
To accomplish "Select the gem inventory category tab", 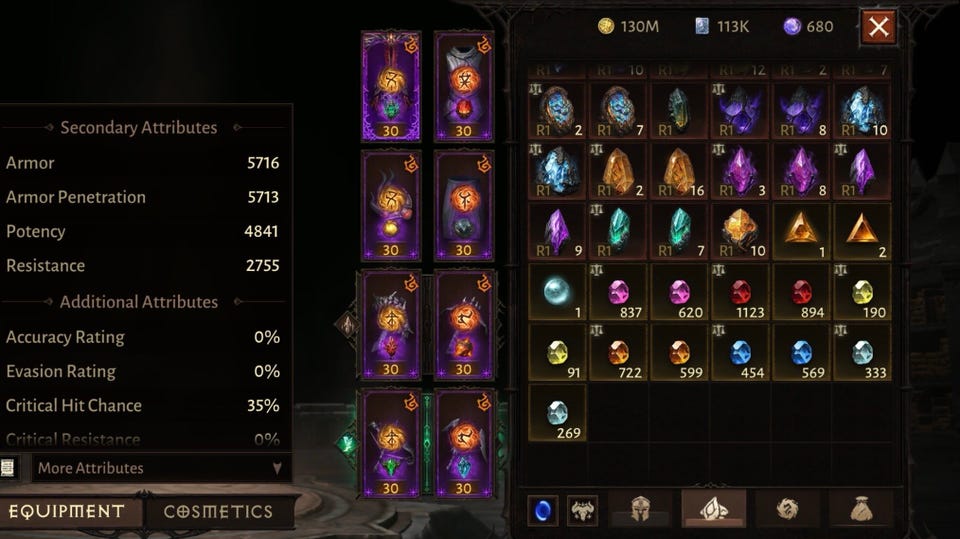I will pos(713,509).
